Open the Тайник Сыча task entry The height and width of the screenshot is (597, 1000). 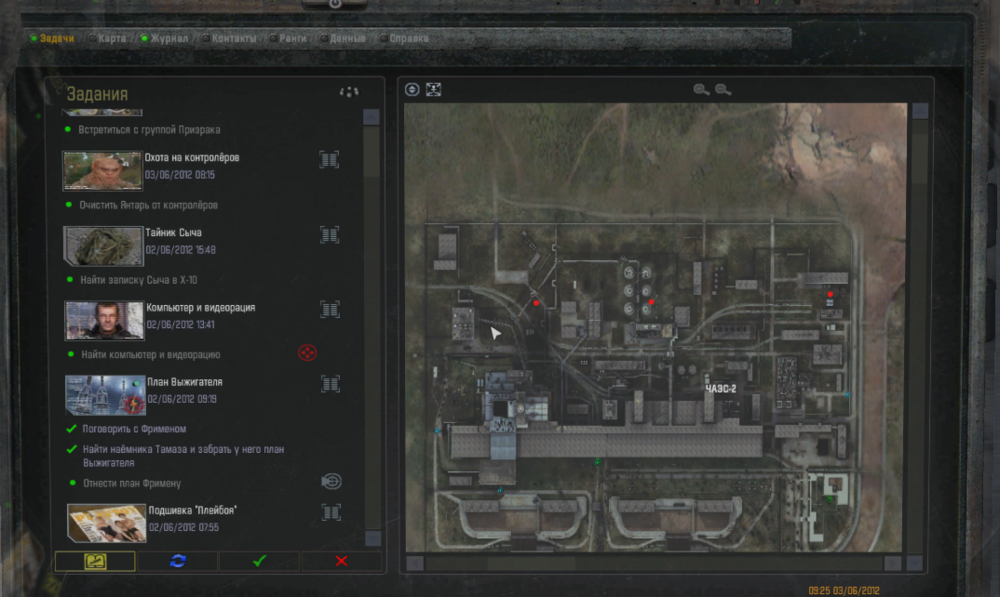174,233
